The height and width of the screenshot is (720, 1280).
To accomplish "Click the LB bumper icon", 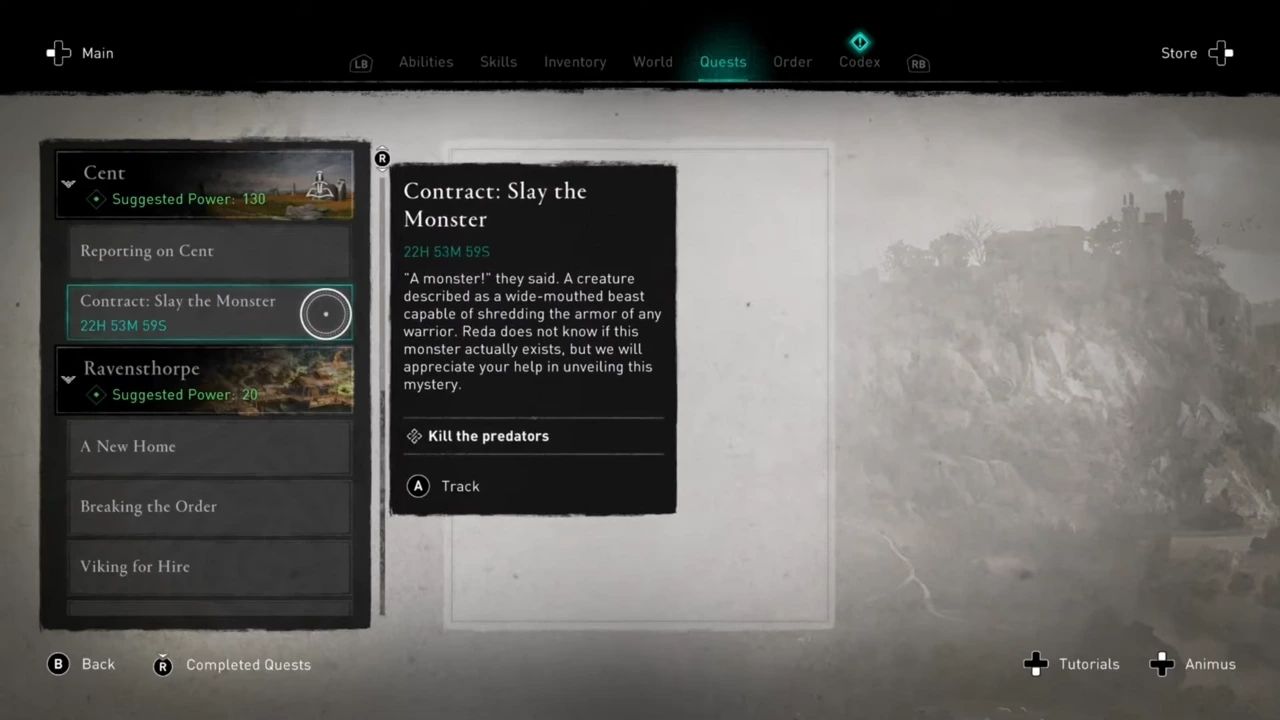I will coord(361,63).
